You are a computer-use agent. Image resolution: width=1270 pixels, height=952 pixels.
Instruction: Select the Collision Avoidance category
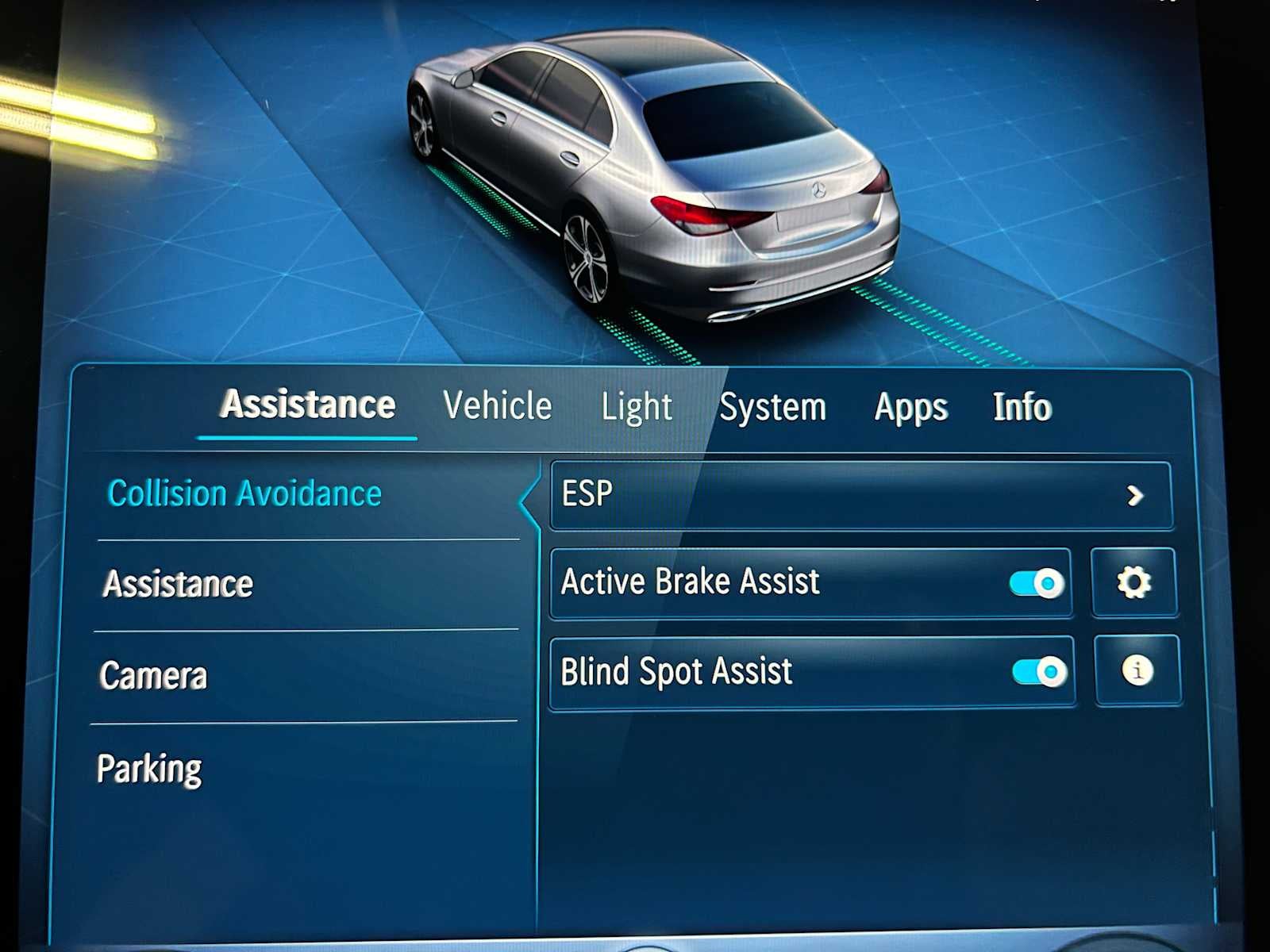[244, 493]
